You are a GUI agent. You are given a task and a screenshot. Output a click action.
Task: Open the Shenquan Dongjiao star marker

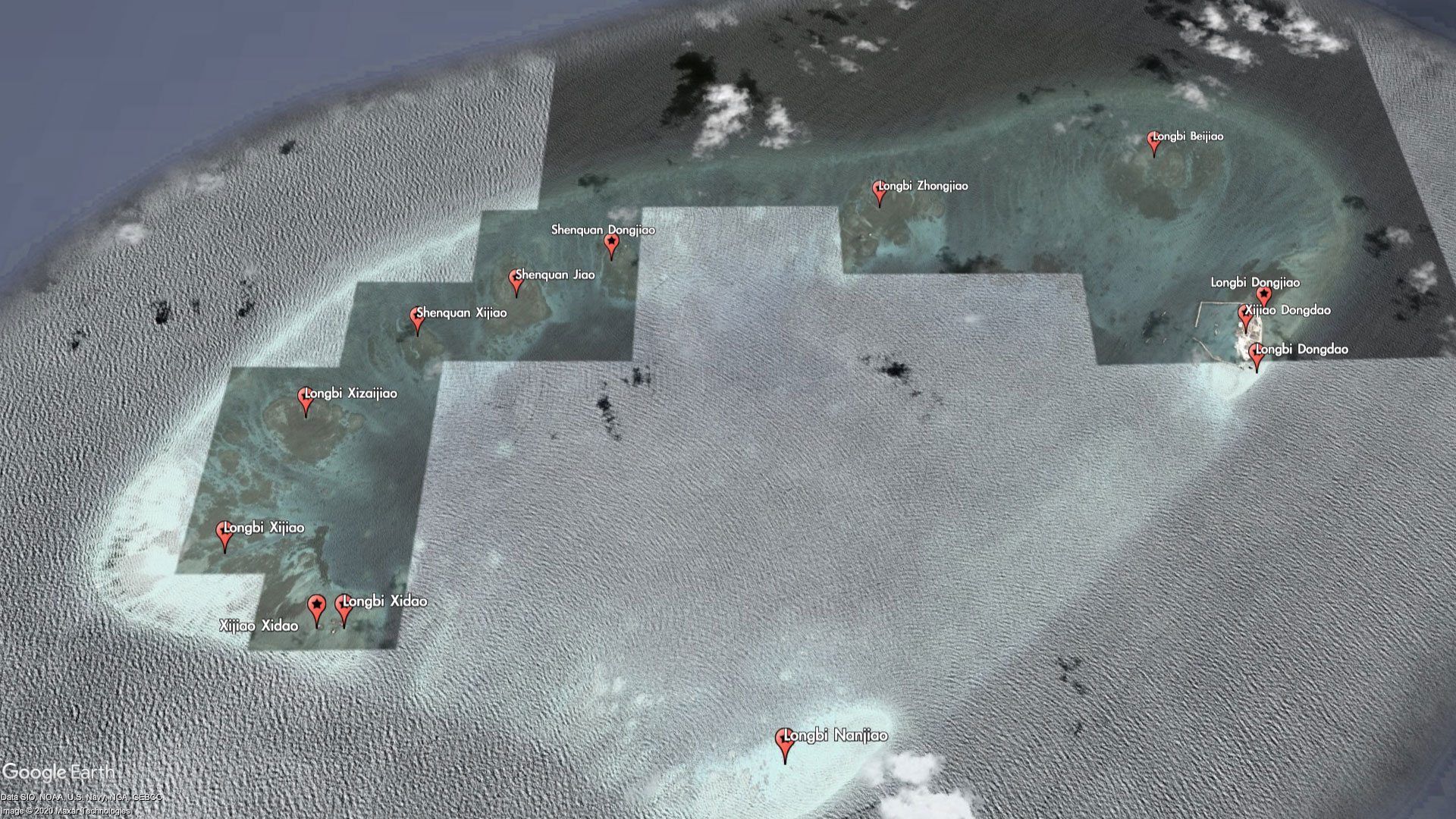pyautogui.click(x=611, y=243)
